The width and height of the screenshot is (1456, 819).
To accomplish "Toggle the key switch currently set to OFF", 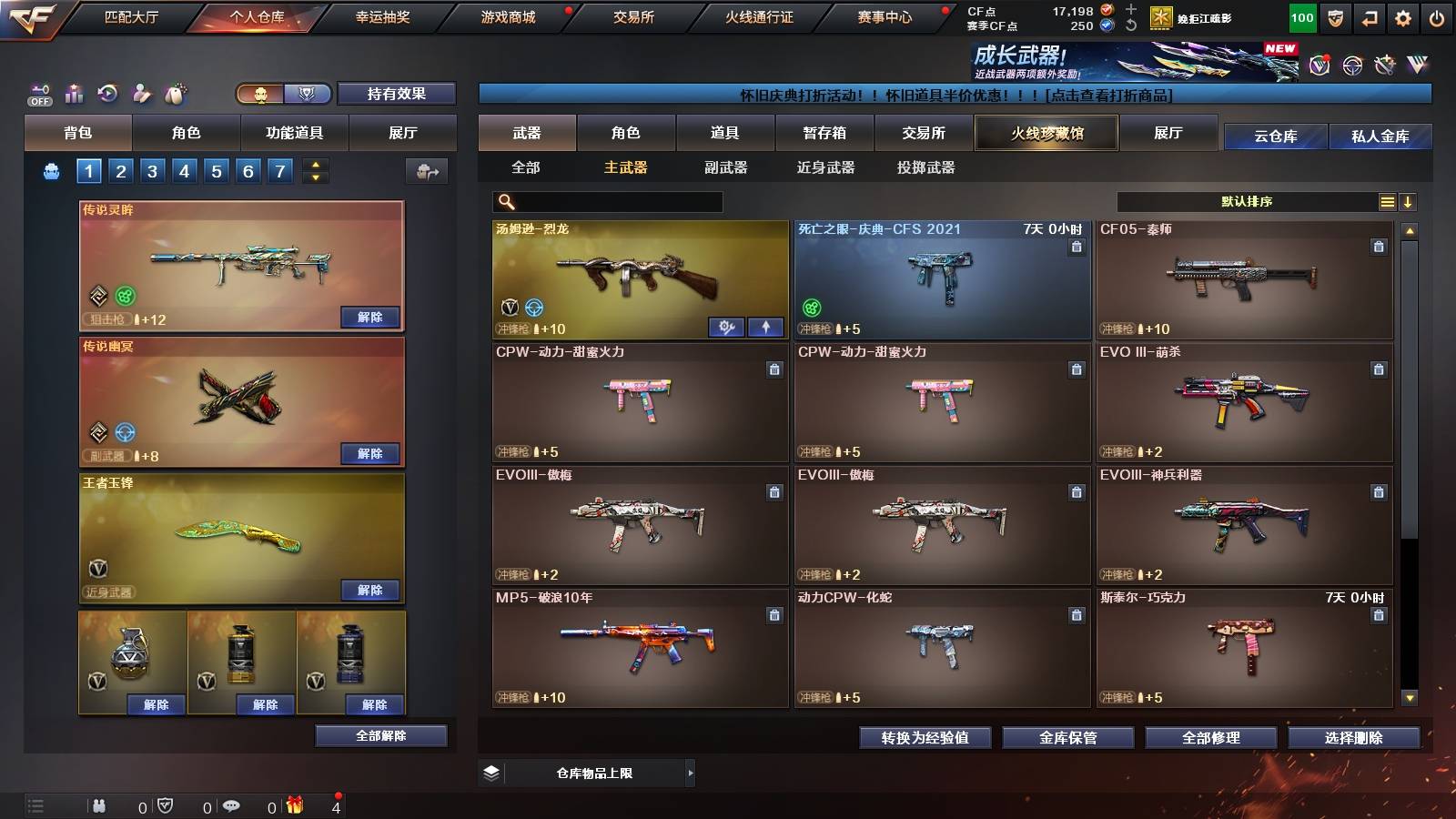I will tap(38, 94).
